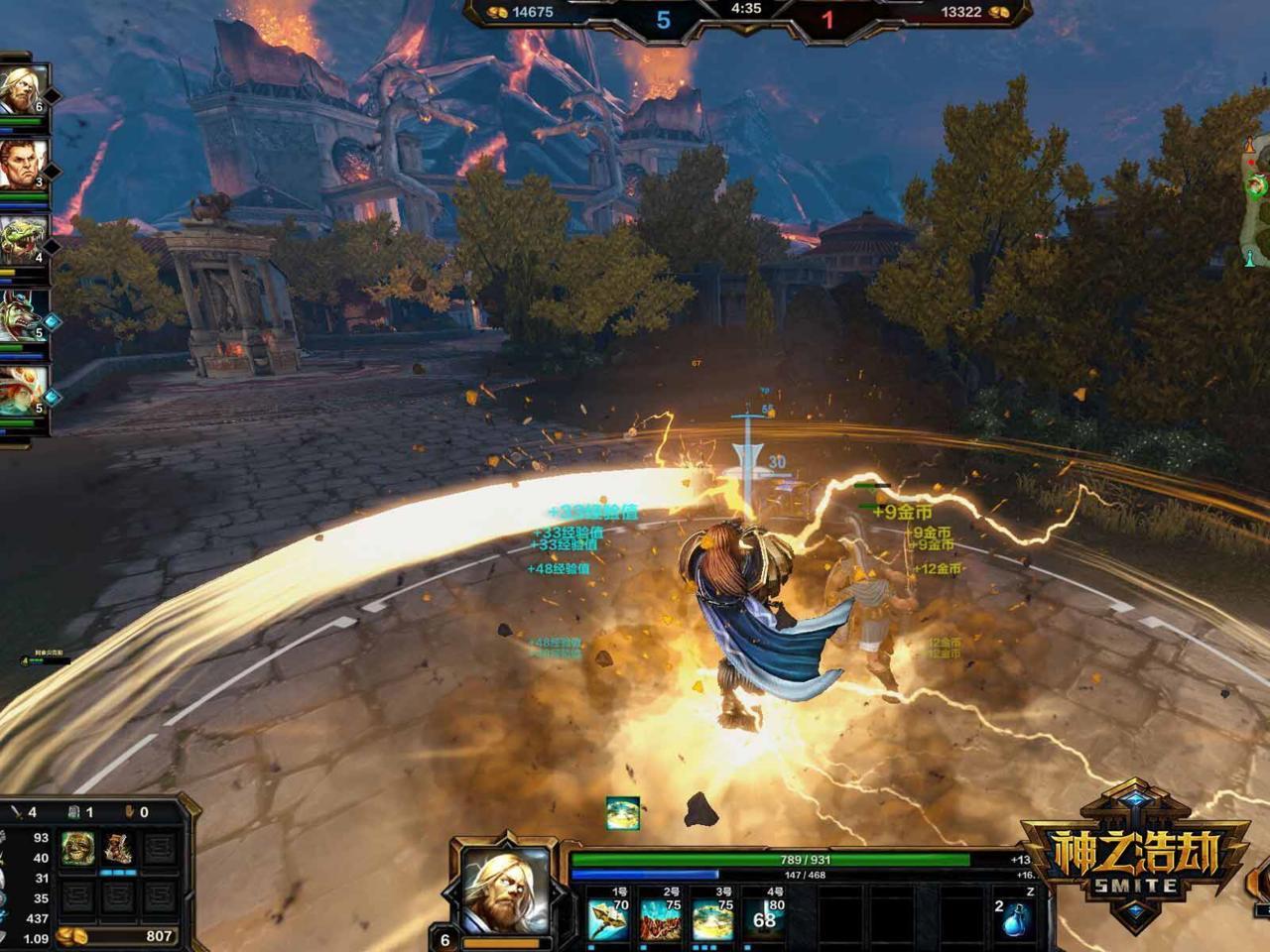Viewport: 1270px width, 952px height.
Task: Cast the red rock wall ability in slot 2
Action: click(x=660, y=919)
